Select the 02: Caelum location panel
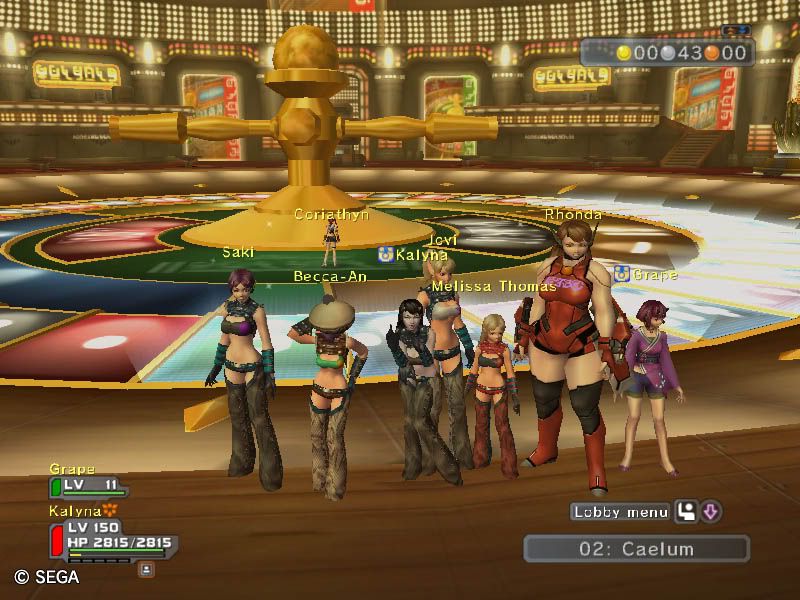The width and height of the screenshot is (800, 600). tap(636, 549)
